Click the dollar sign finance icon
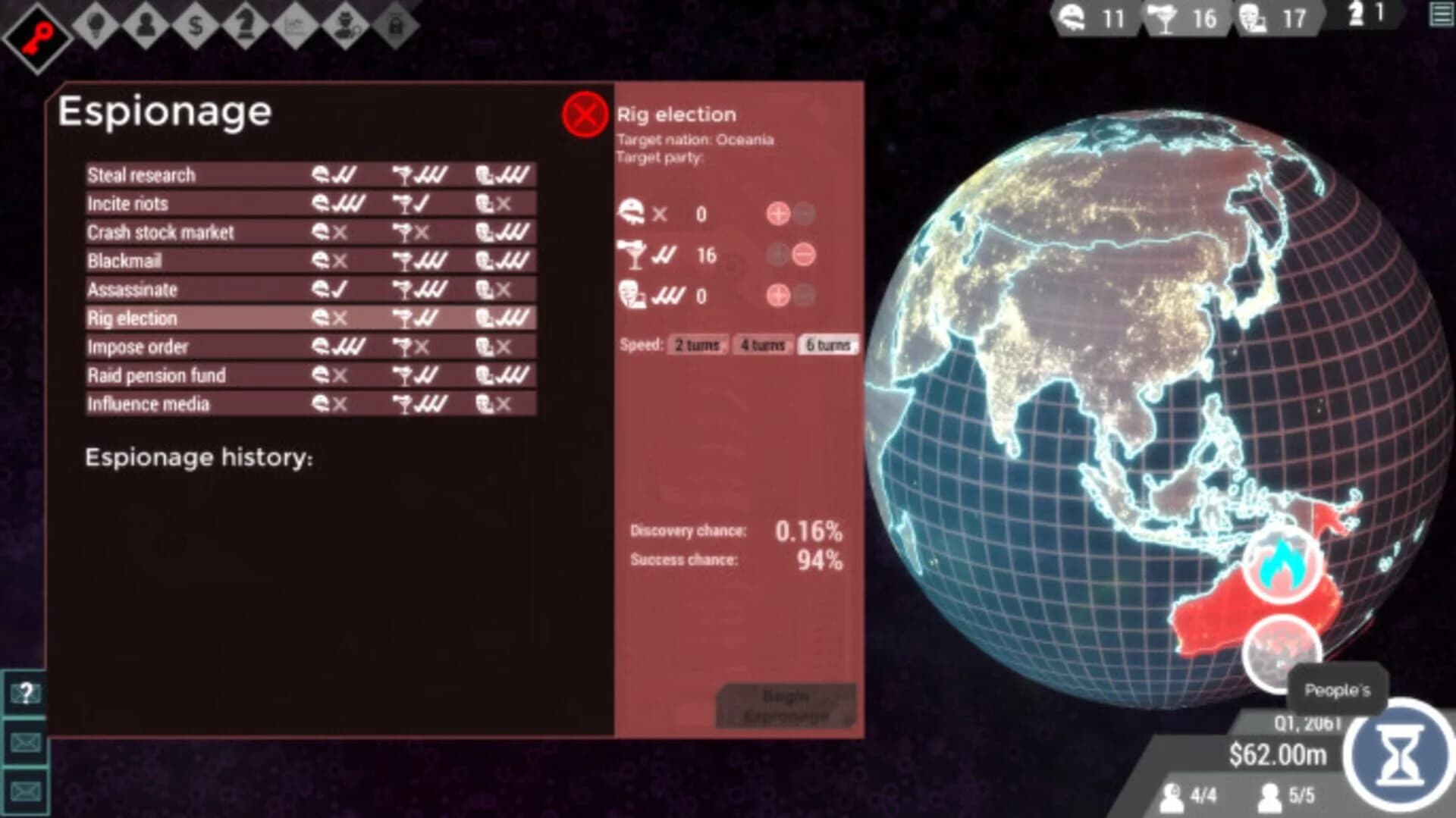The width and height of the screenshot is (1456, 818). pos(195,24)
